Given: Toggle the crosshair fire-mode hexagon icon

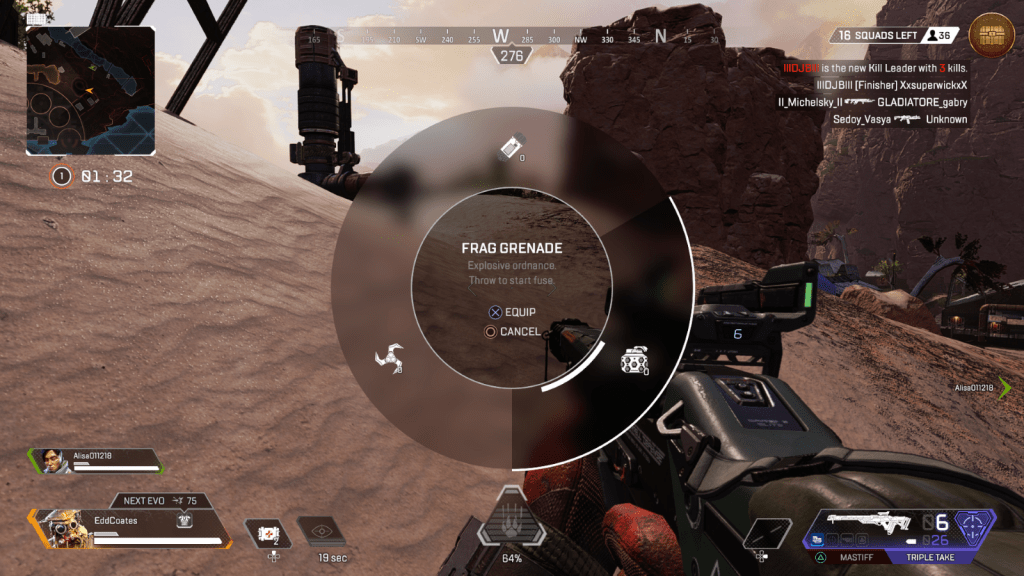Looking at the screenshot, I should (973, 524).
